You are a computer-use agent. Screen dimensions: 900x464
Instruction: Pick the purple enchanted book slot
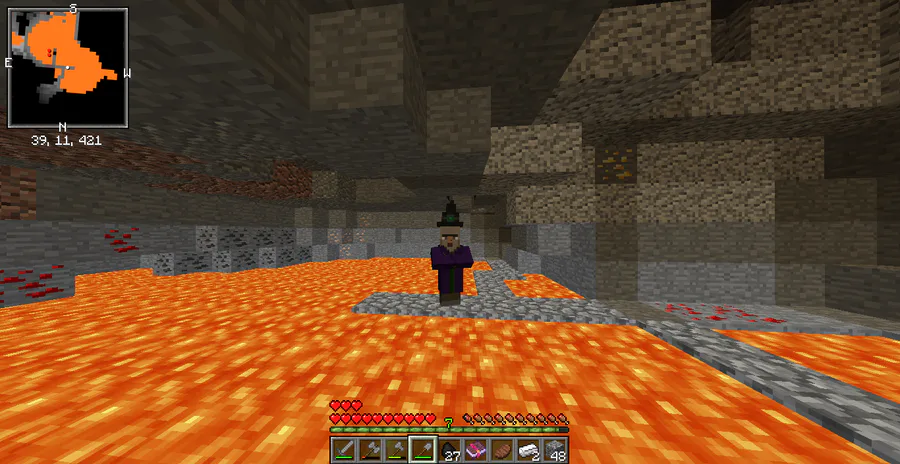tap(476, 450)
